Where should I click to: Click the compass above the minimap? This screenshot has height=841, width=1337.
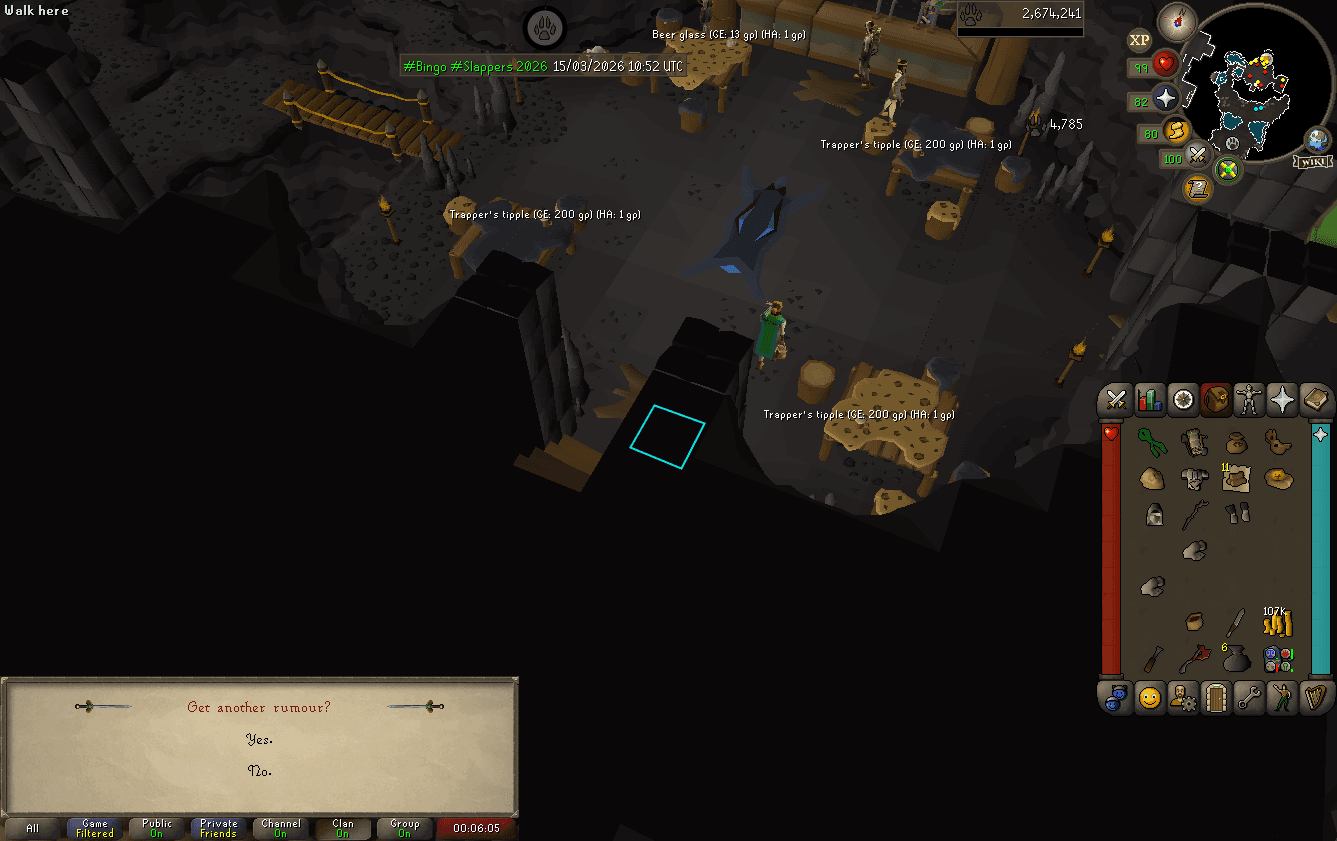(x=1179, y=20)
